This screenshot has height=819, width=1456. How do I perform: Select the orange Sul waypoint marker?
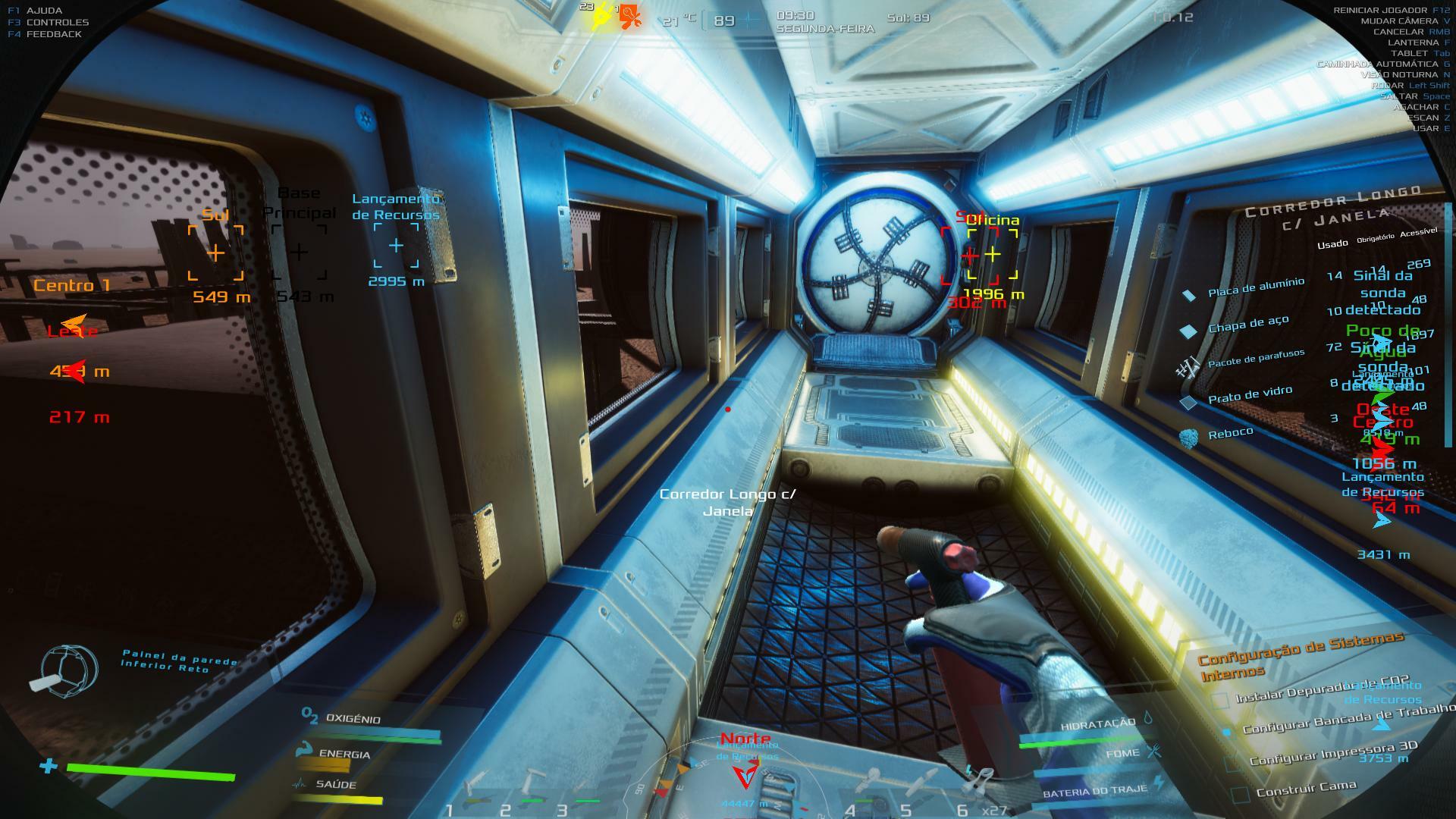(x=216, y=253)
